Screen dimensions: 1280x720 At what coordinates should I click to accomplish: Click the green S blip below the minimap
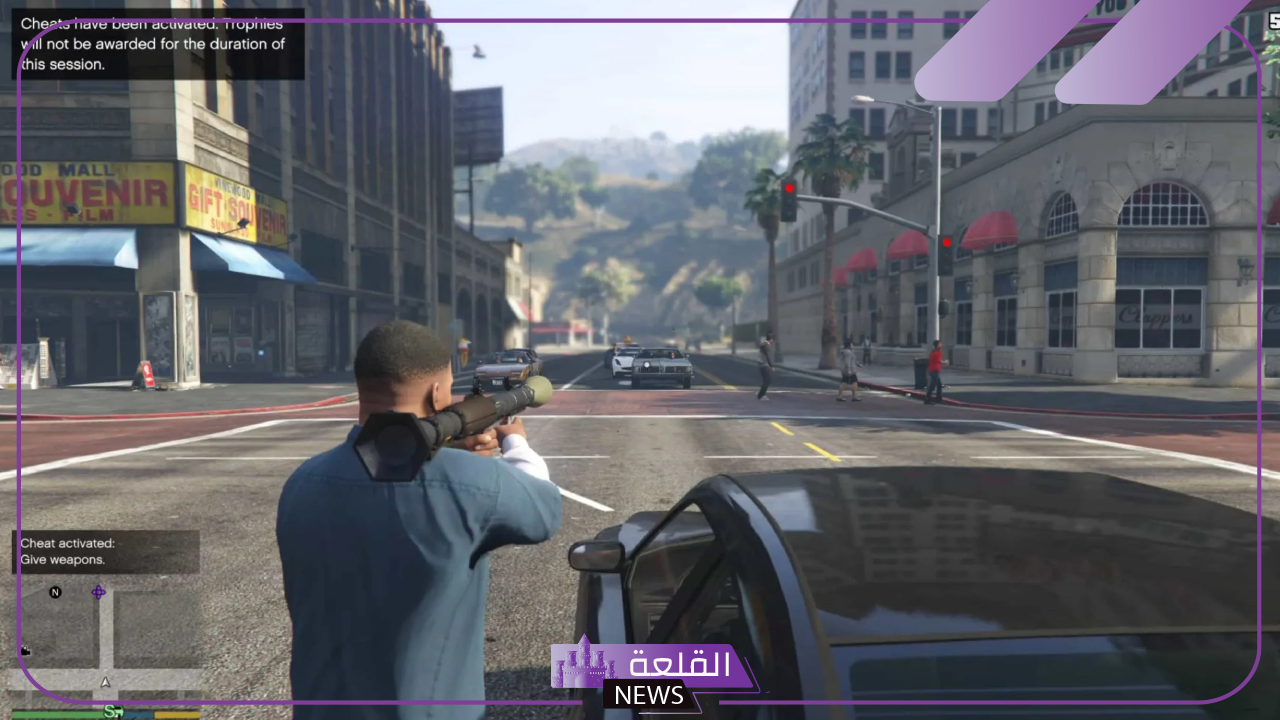110,711
